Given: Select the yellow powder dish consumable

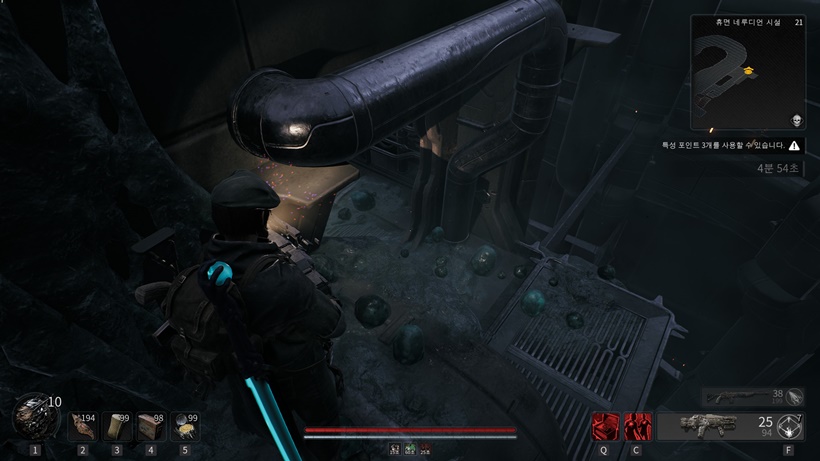Looking at the screenshot, I should click(x=184, y=427).
